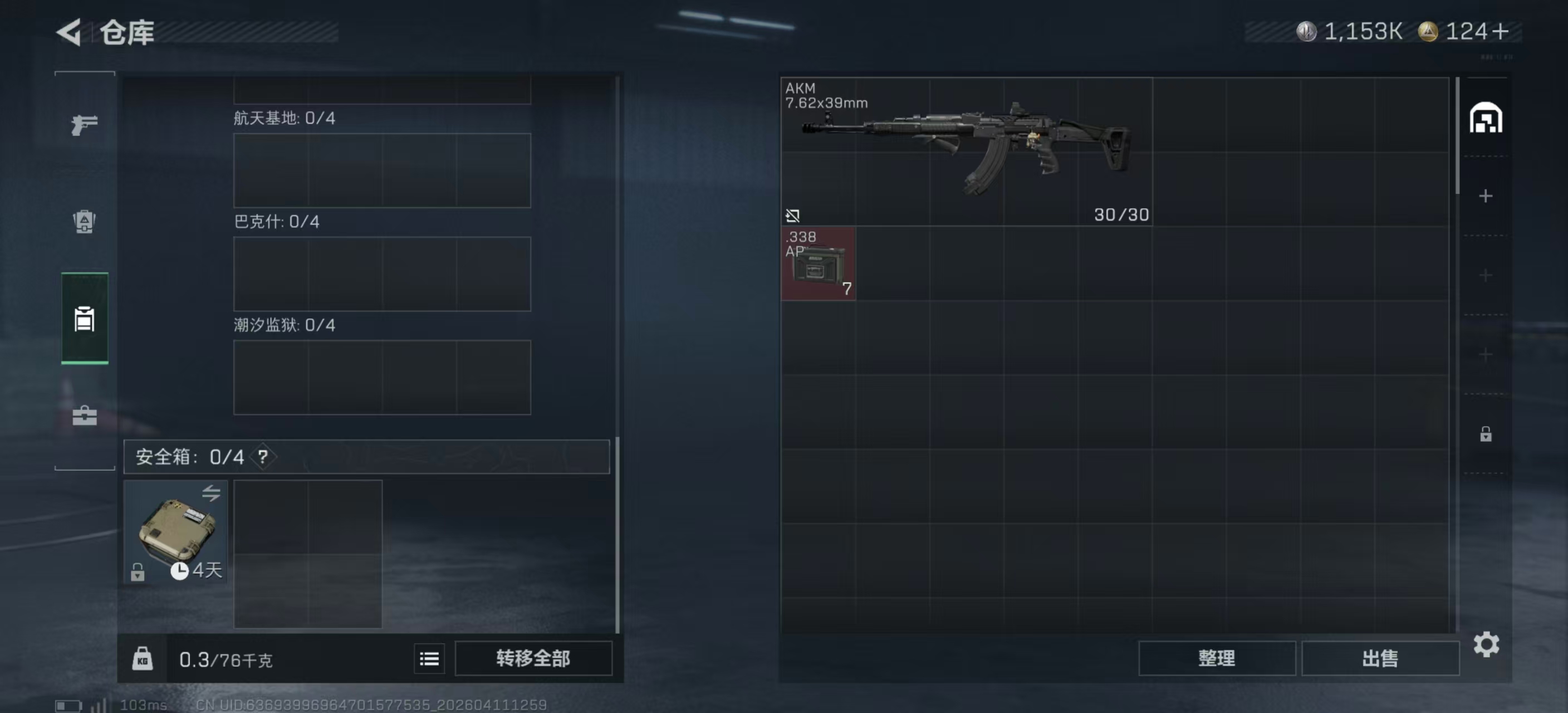Click the lock icon on the right sidebar
Image resolution: width=1568 pixels, height=713 pixels.
[x=1485, y=433]
